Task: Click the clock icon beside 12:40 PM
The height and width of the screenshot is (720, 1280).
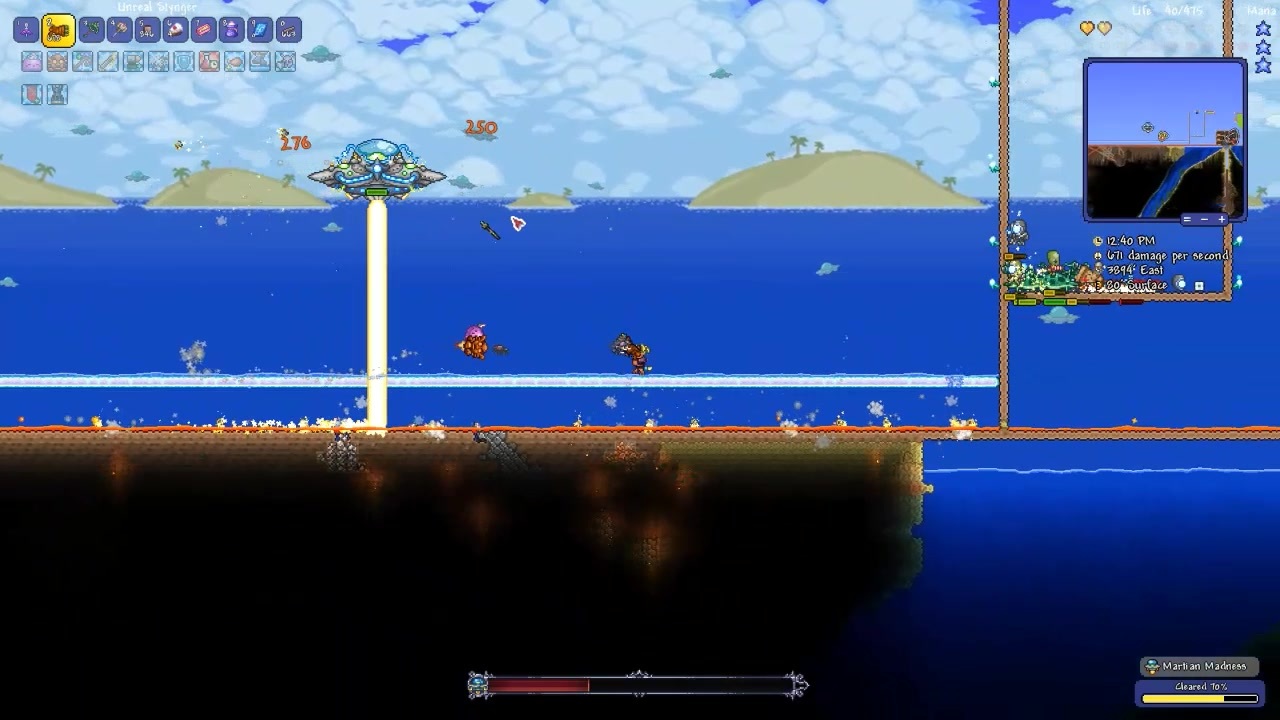Action: (1097, 241)
